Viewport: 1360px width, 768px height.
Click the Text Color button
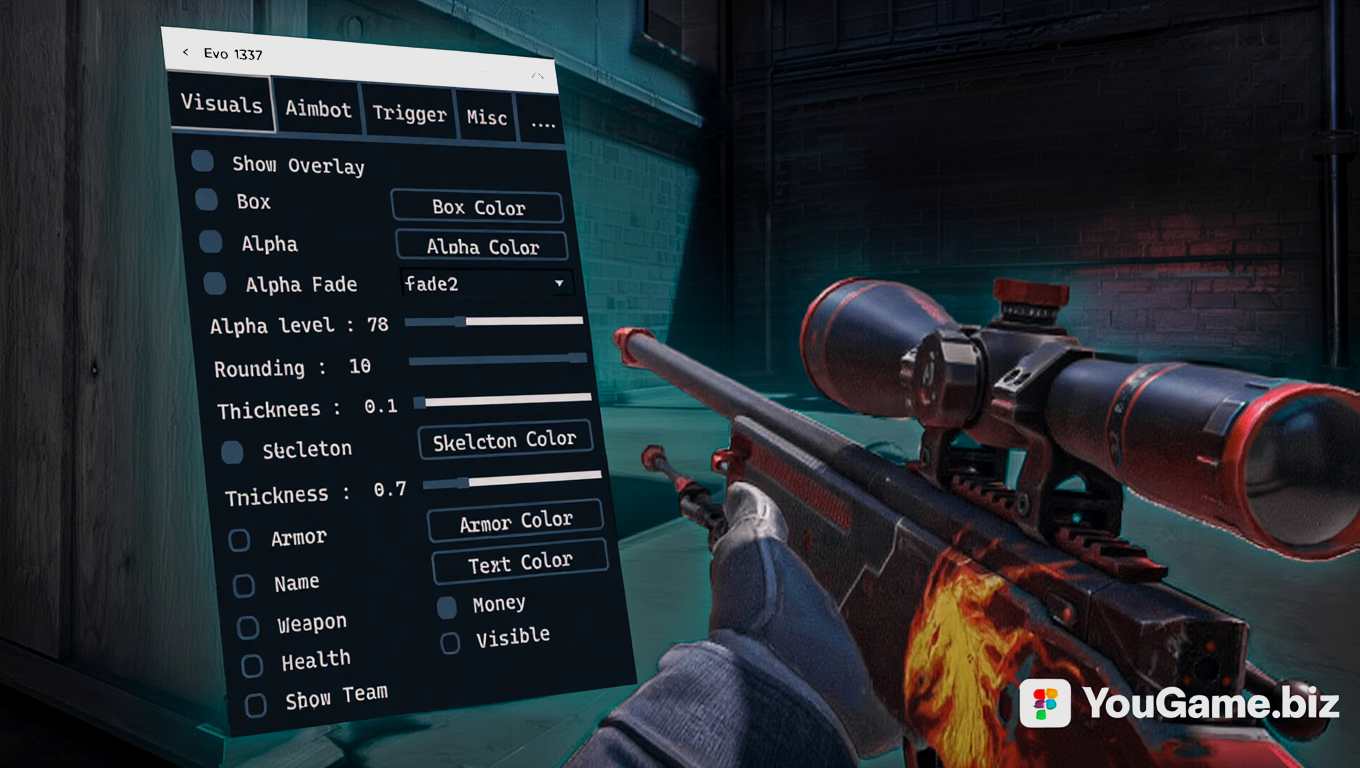[x=520, y=563]
